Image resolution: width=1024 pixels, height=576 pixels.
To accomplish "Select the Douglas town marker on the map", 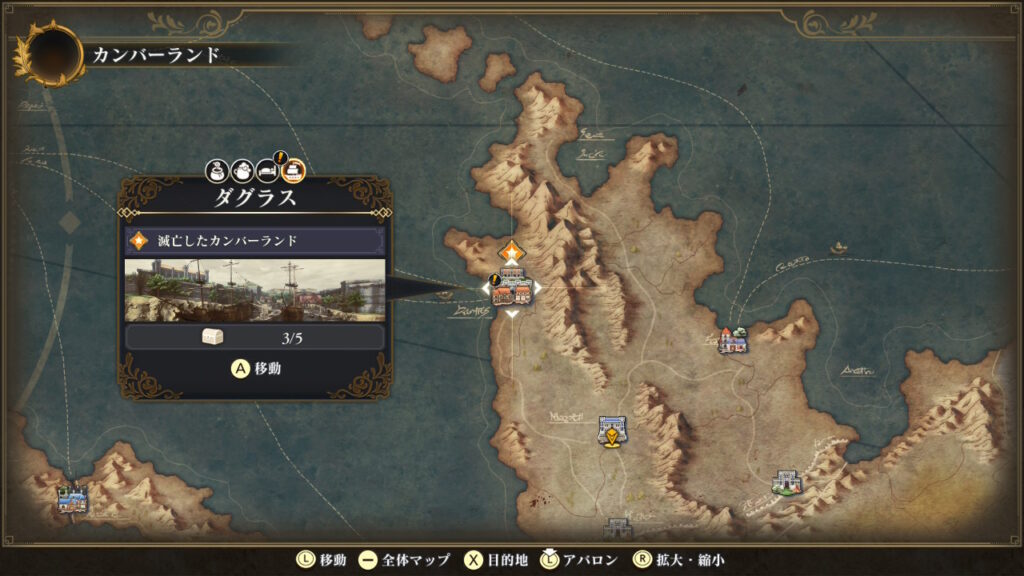I will [x=512, y=288].
